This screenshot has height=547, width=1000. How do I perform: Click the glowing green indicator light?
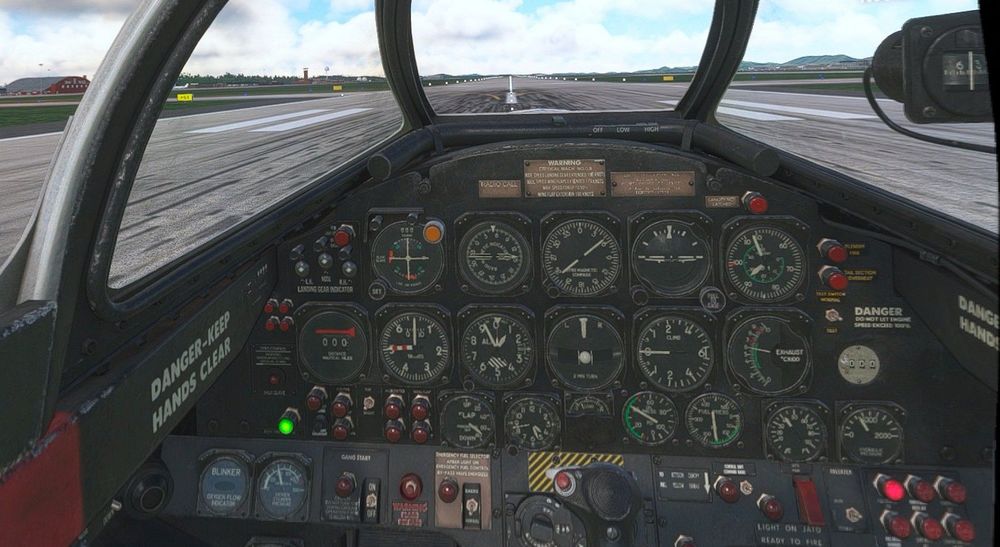click(286, 425)
